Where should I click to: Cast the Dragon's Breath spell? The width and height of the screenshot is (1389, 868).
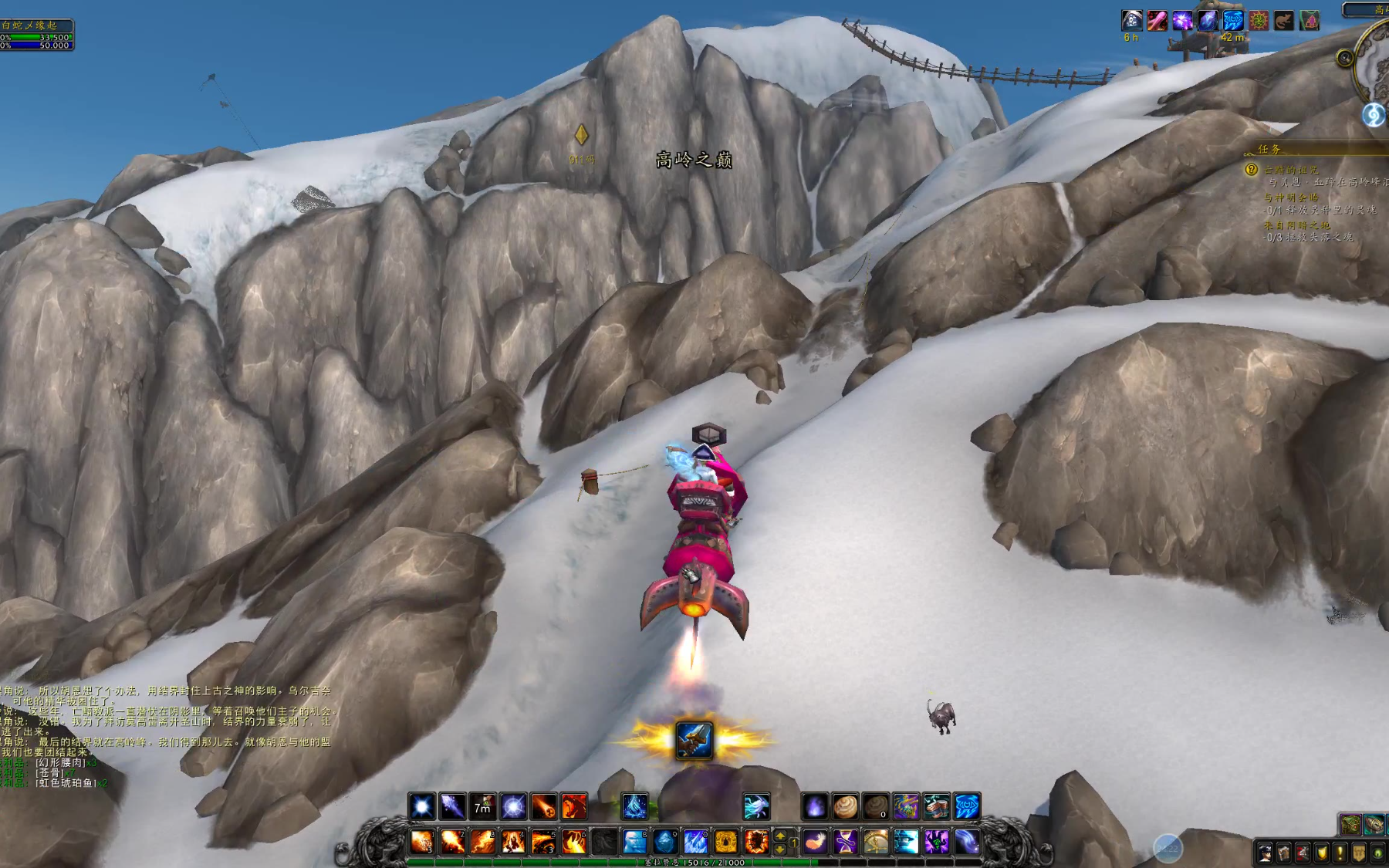click(x=574, y=807)
